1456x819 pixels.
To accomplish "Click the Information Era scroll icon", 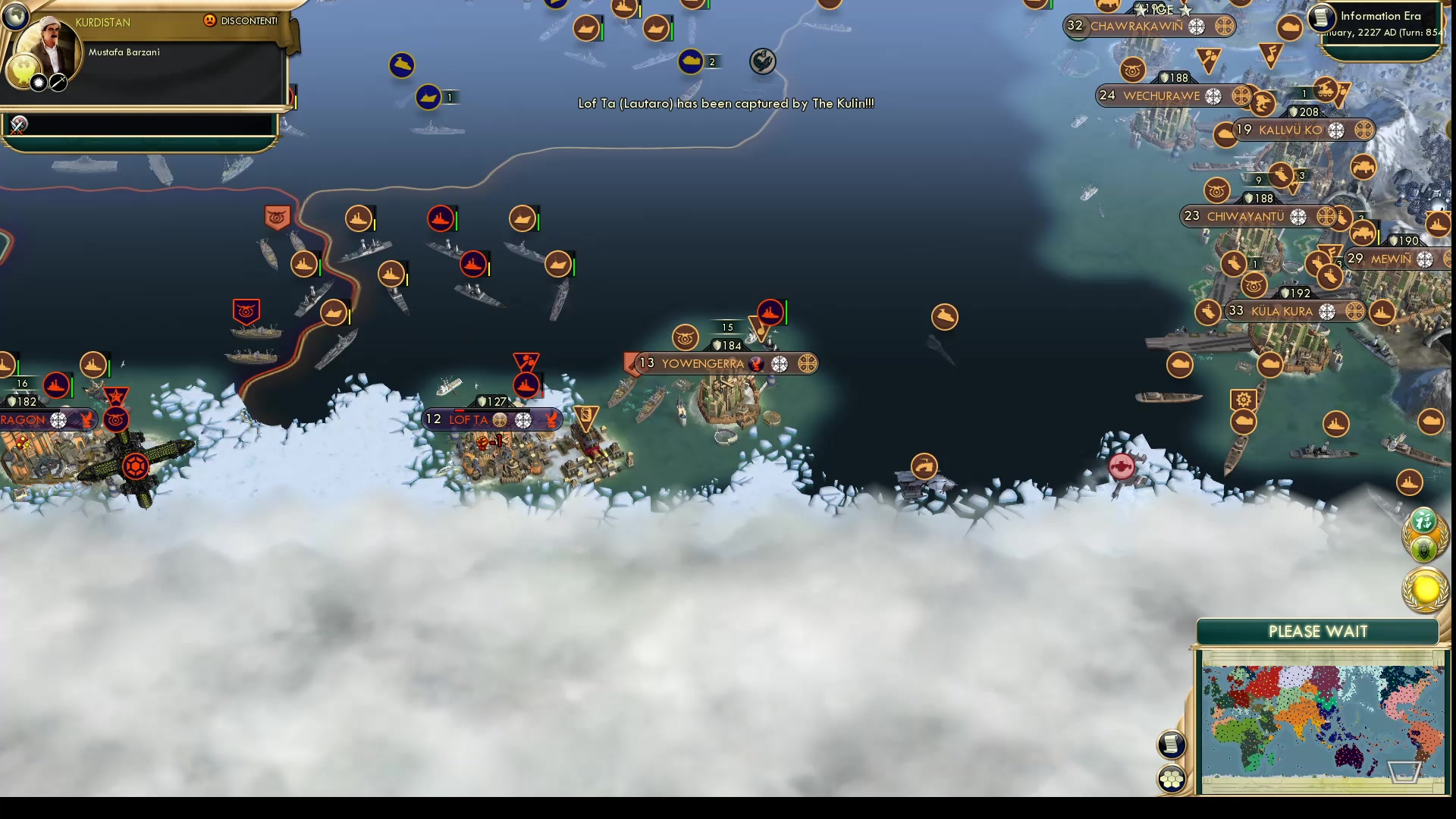I will click(x=1322, y=16).
